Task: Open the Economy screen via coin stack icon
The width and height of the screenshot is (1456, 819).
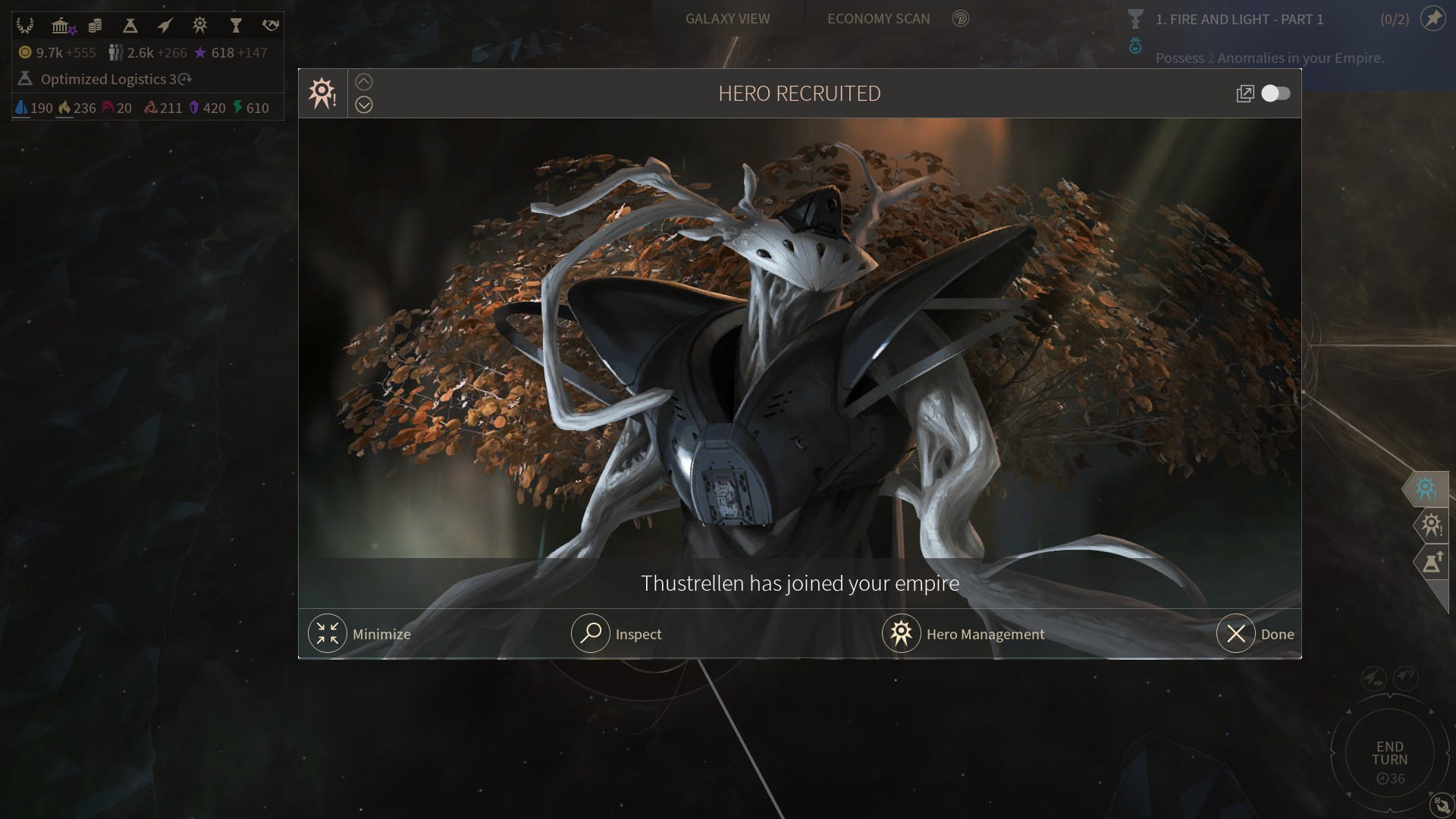Action: pyautogui.click(x=96, y=25)
